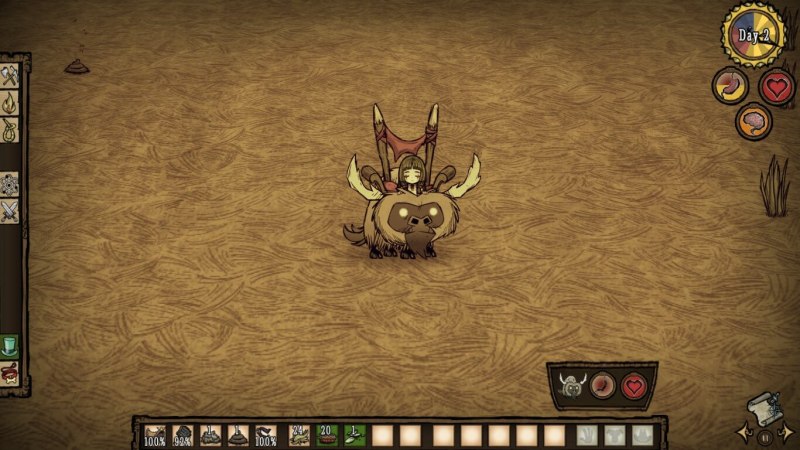Open the Tools crafting tab
Viewport: 800px width, 450px height.
10,76
